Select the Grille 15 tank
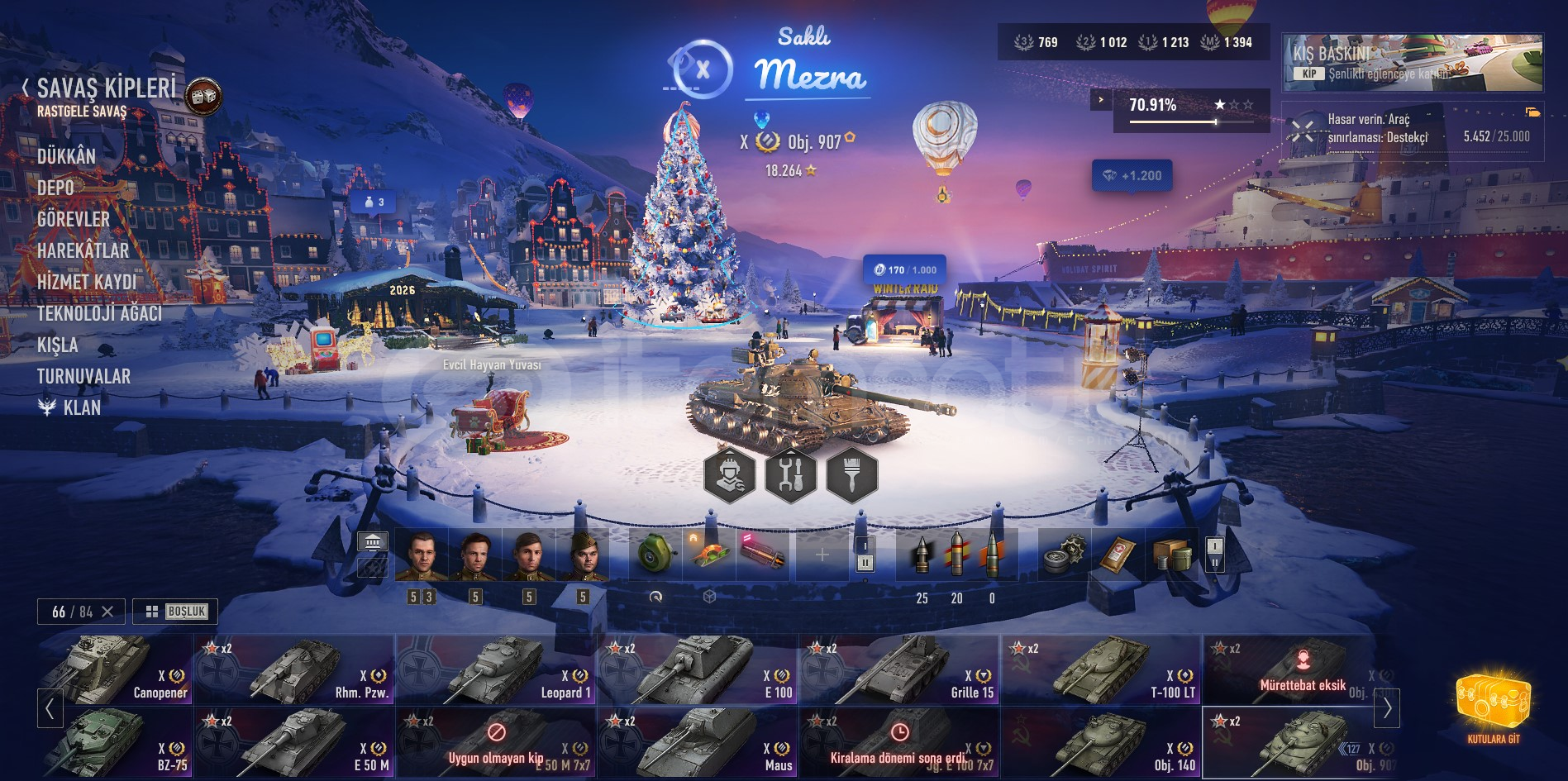The image size is (1568, 781). coord(898,669)
